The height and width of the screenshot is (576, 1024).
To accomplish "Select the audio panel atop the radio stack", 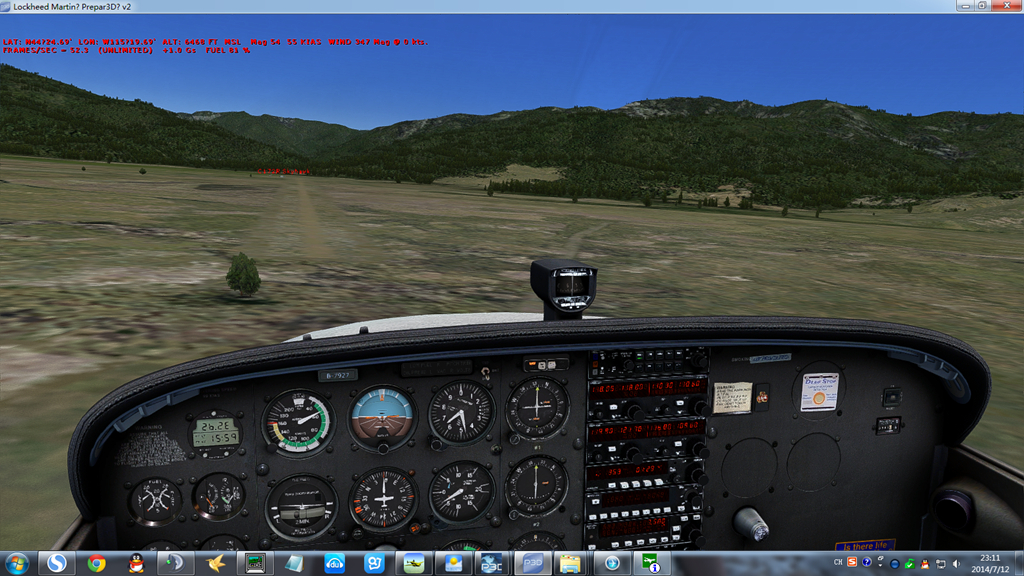I will pos(647,363).
